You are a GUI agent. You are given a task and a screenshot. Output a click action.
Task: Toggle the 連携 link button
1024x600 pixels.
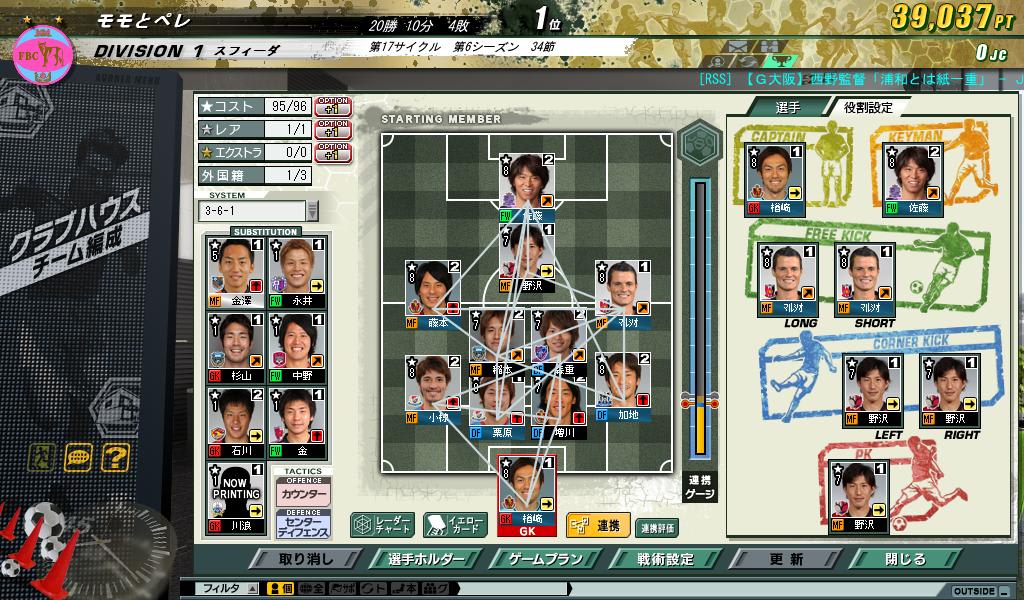pos(597,525)
